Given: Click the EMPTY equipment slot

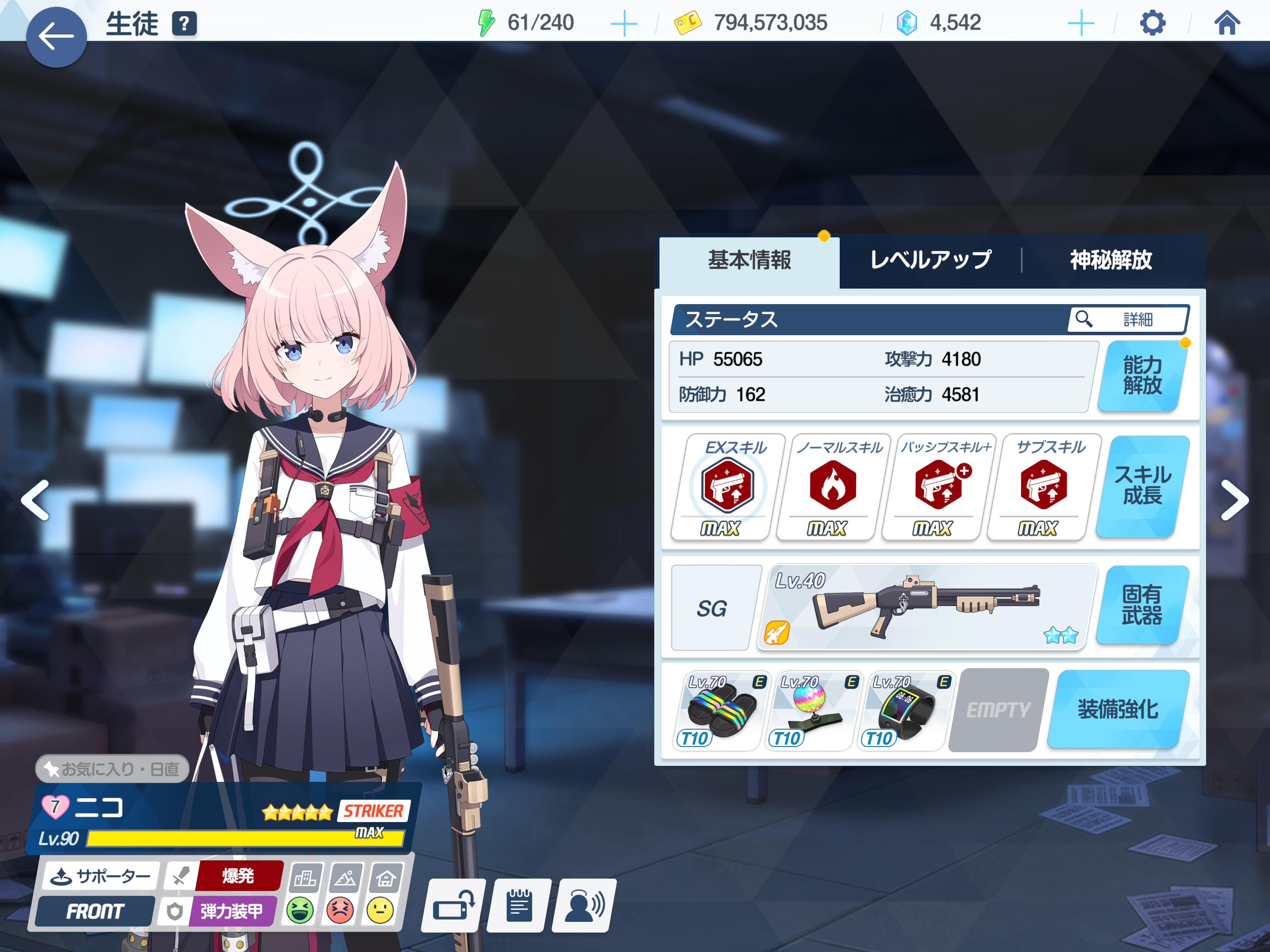Looking at the screenshot, I should 998,710.
